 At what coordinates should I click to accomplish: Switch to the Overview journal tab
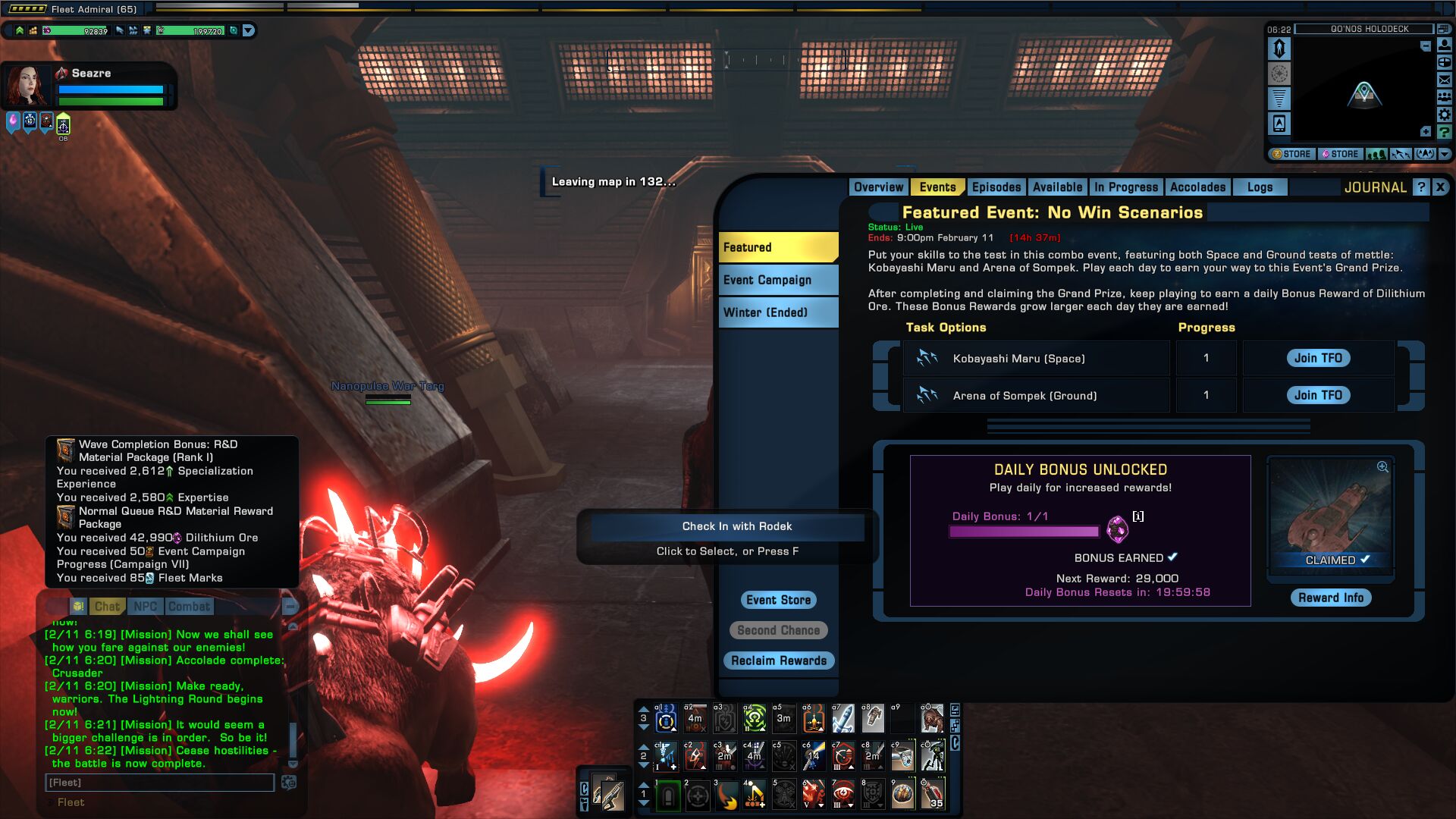click(878, 187)
